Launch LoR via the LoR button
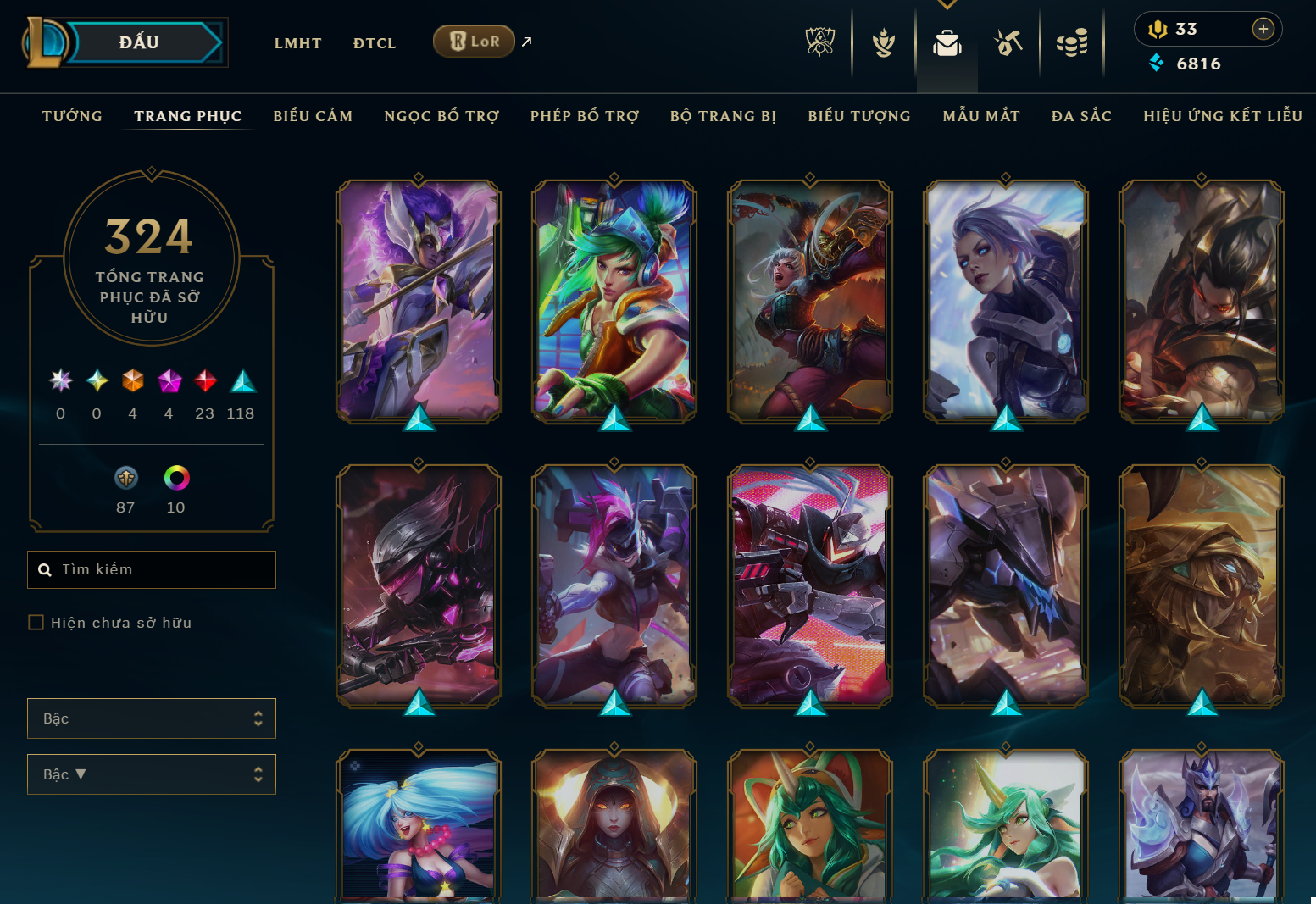The image size is (1316, 904). 473,40
